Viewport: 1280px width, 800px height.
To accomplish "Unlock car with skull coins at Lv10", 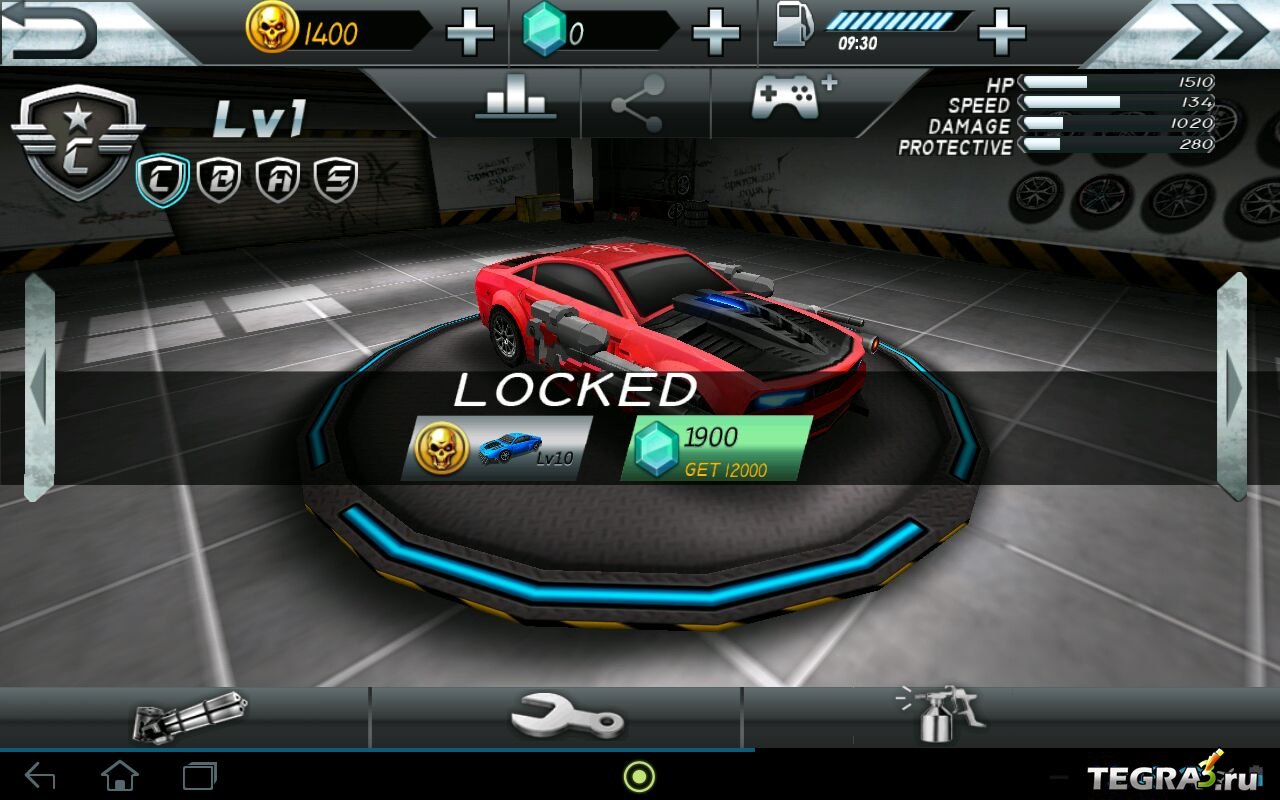I will click(x=496, y=448).
